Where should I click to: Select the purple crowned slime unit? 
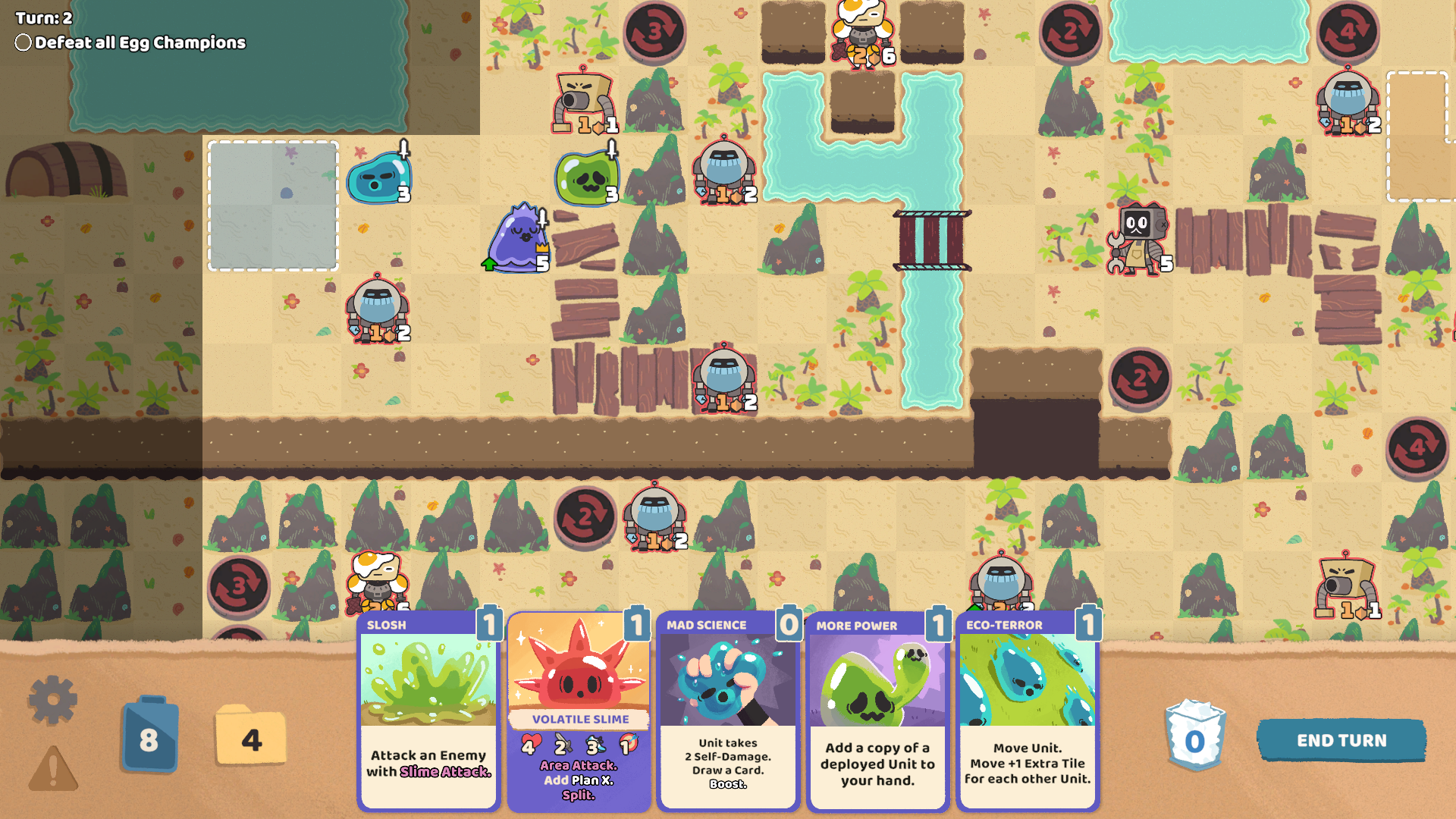[520, 241]
